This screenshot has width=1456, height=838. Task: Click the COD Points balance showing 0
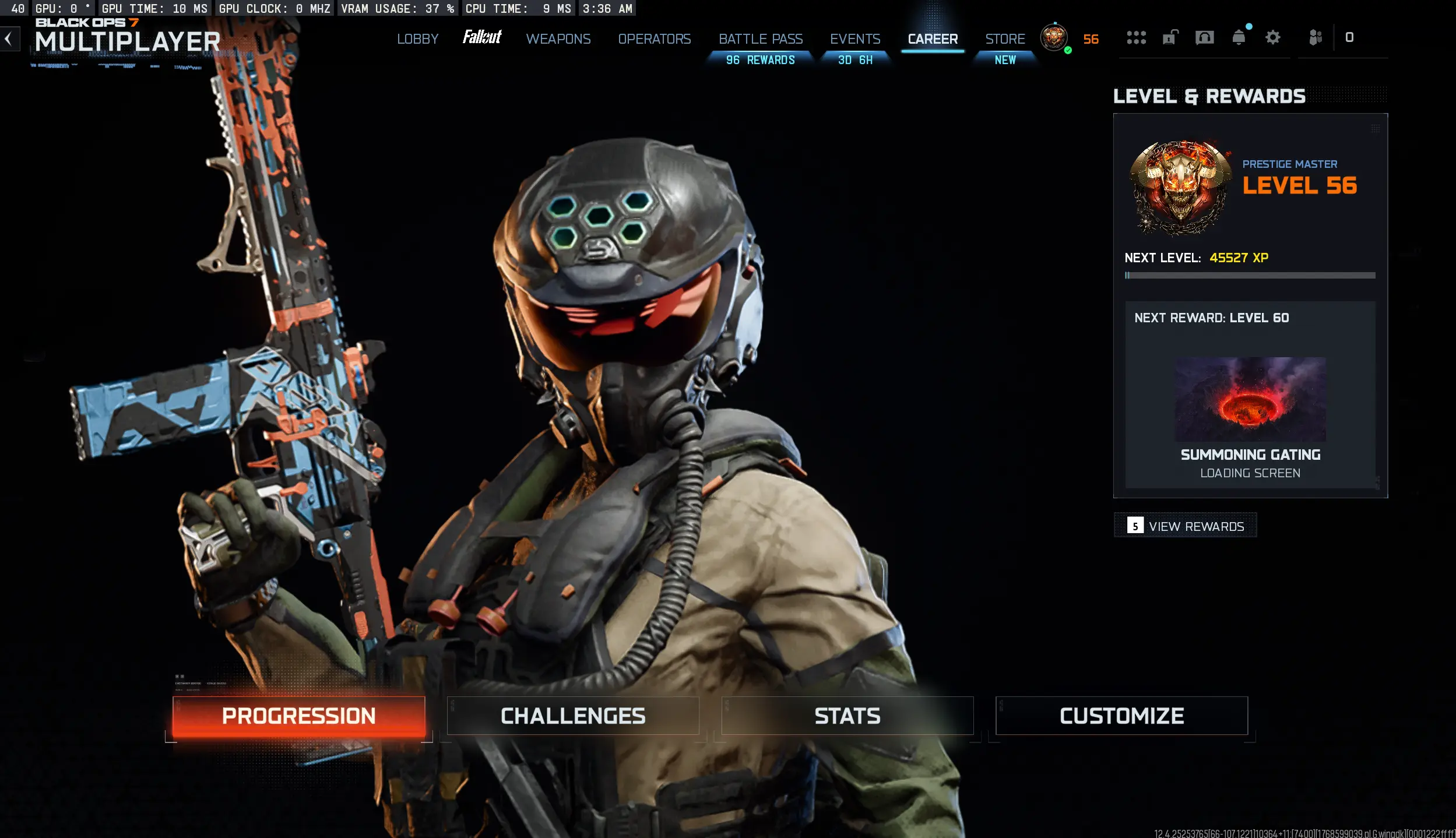(1349, 37)
